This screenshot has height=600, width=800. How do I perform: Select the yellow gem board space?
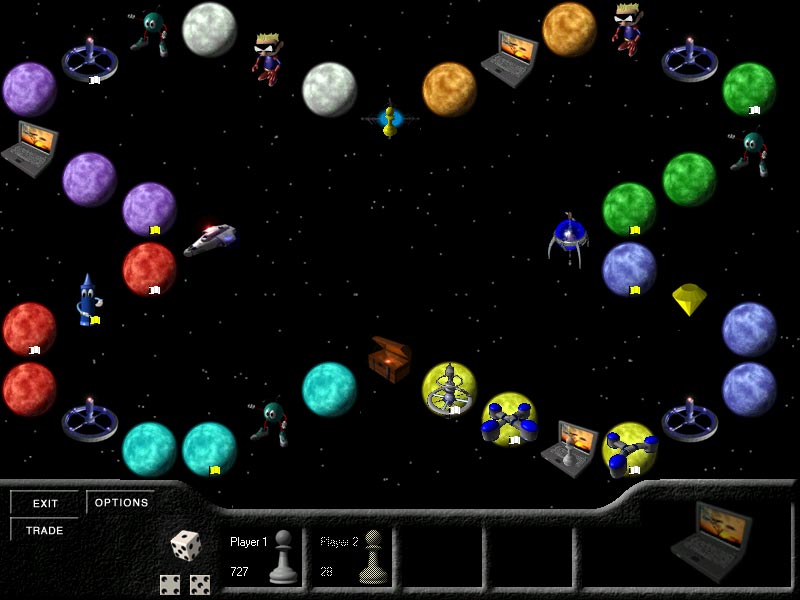point(689,298)
